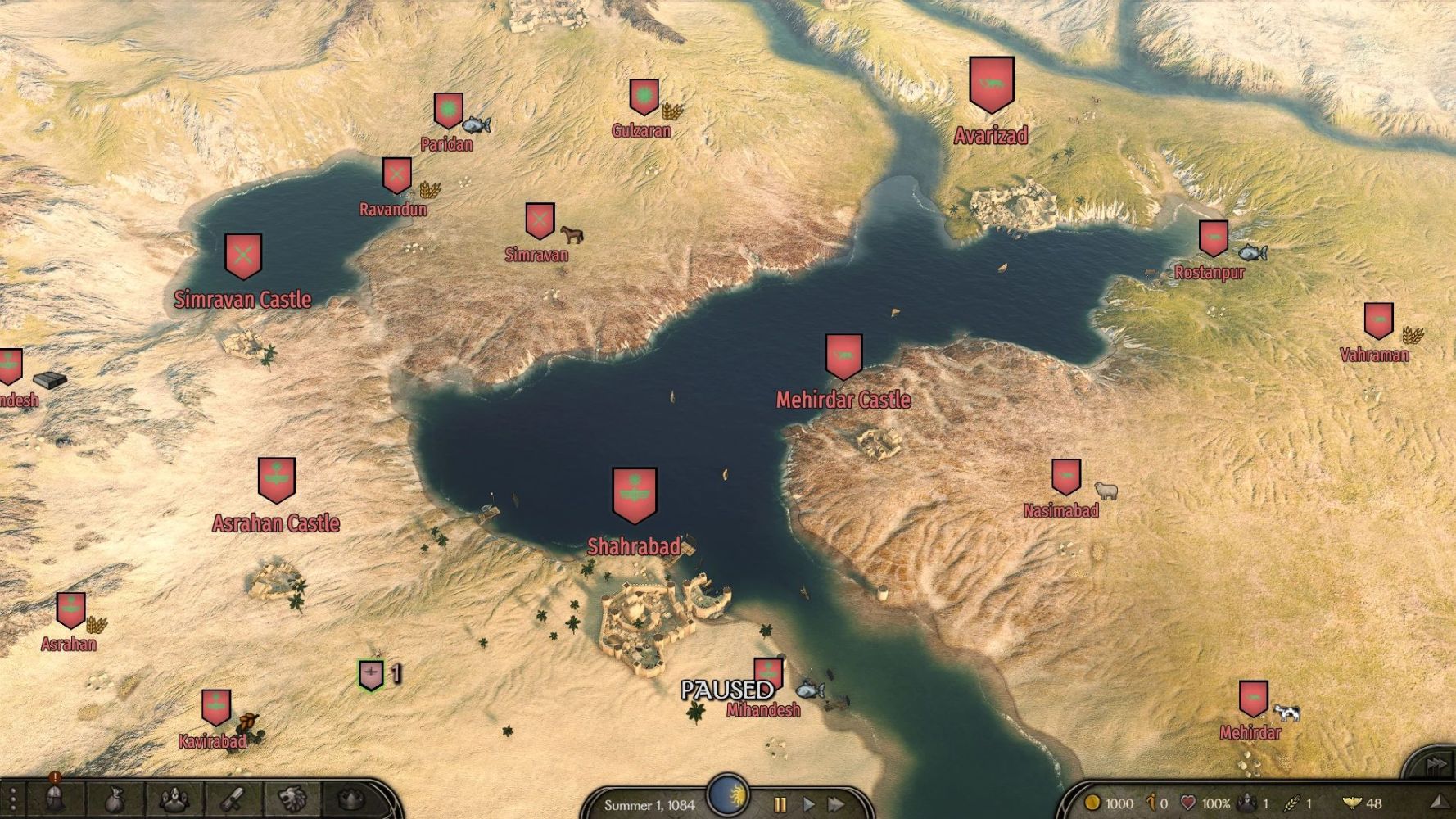The width and height of the screenshot is (1456, 819).
Task: Open the clan lion-head icon
Action: [292, 799]
